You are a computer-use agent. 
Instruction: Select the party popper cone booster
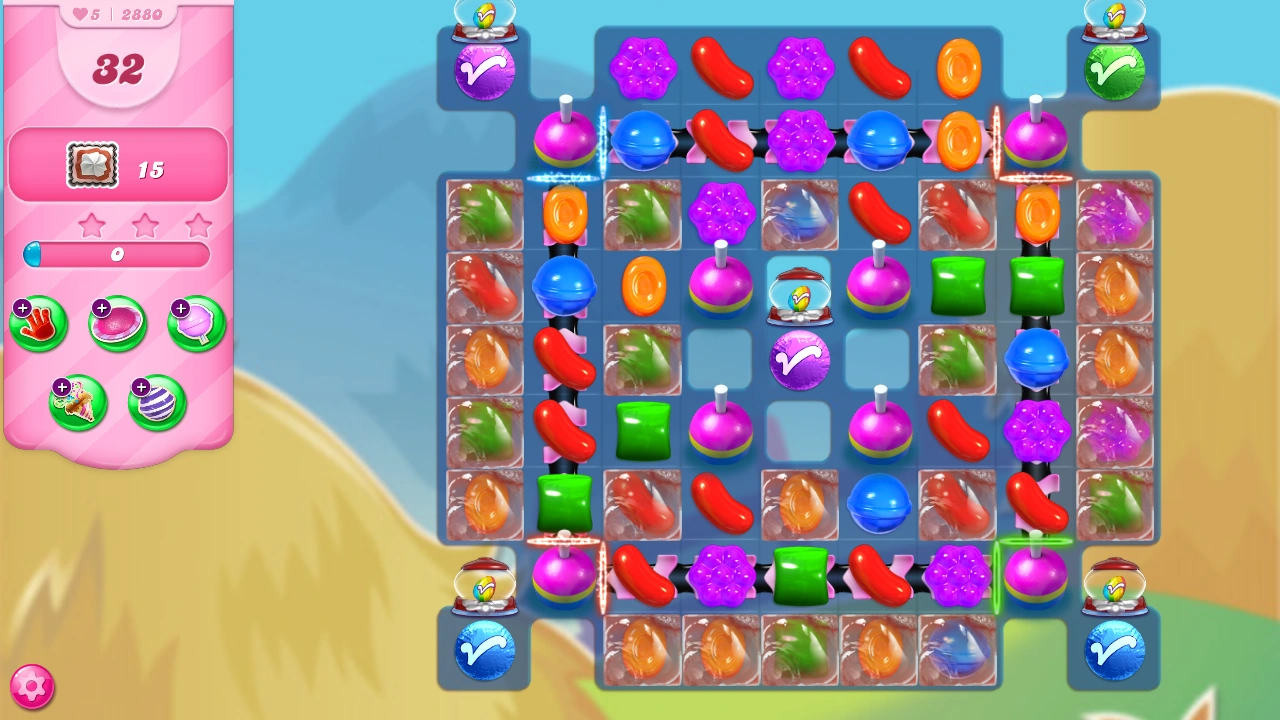(78, 402)
